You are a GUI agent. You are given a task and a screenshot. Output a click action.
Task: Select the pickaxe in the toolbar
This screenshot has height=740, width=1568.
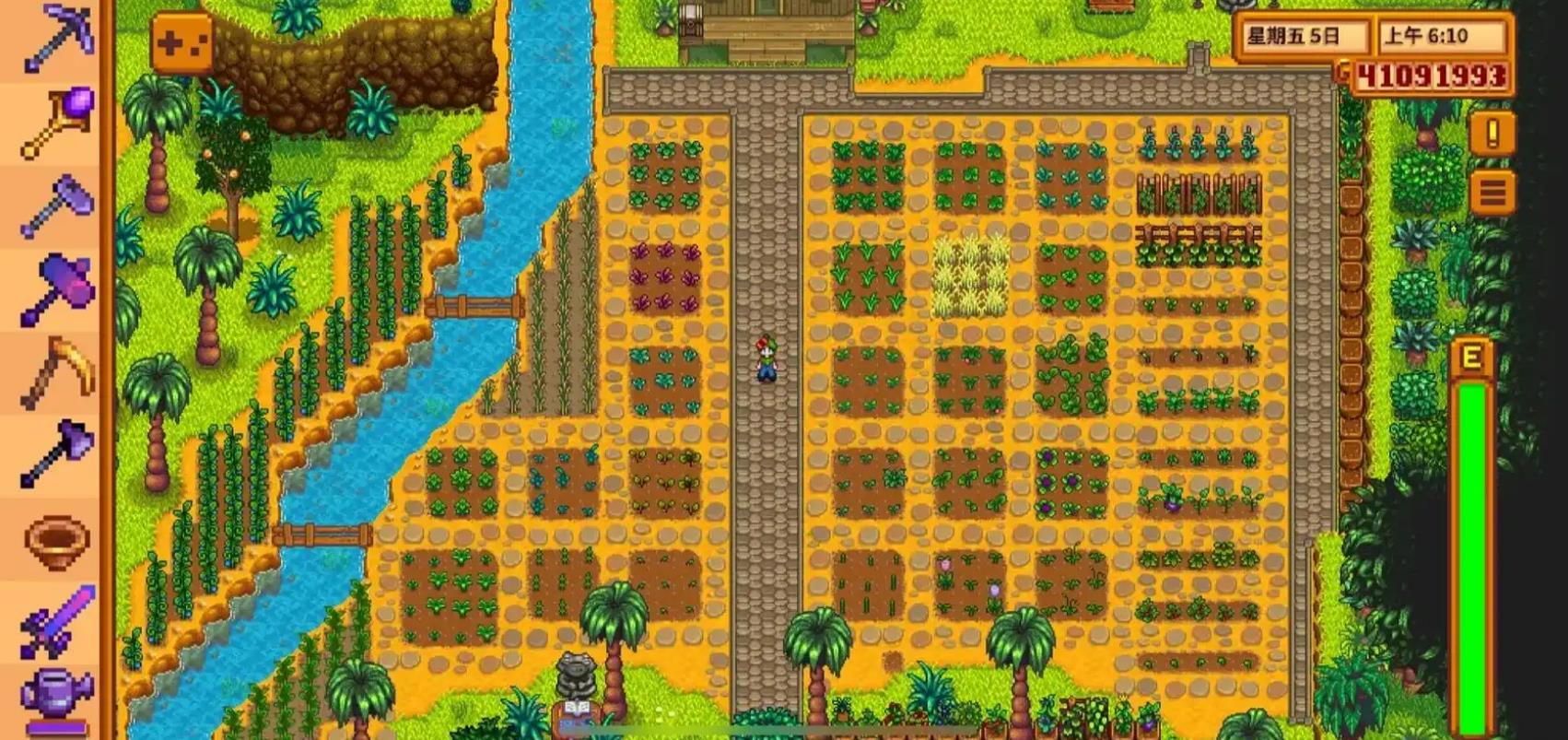[x=57, y=39]
